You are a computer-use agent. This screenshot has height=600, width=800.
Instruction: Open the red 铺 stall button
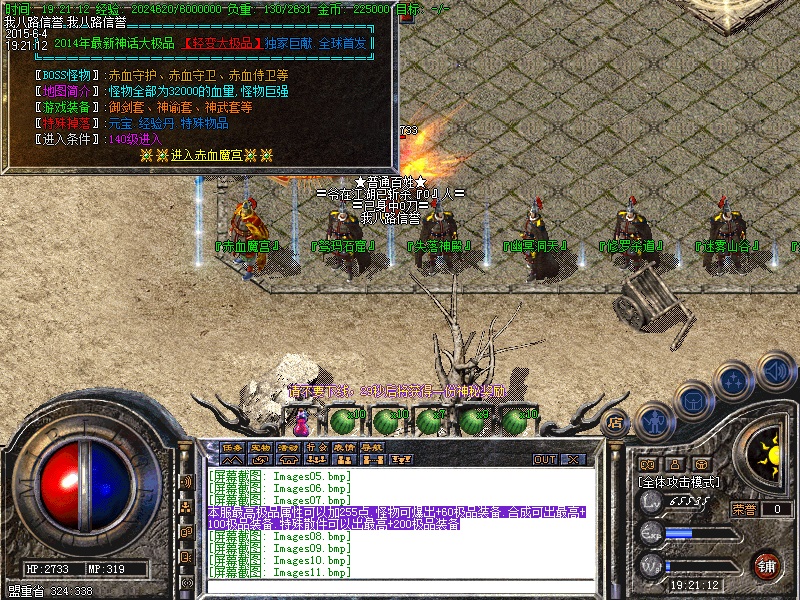point(768,565)
